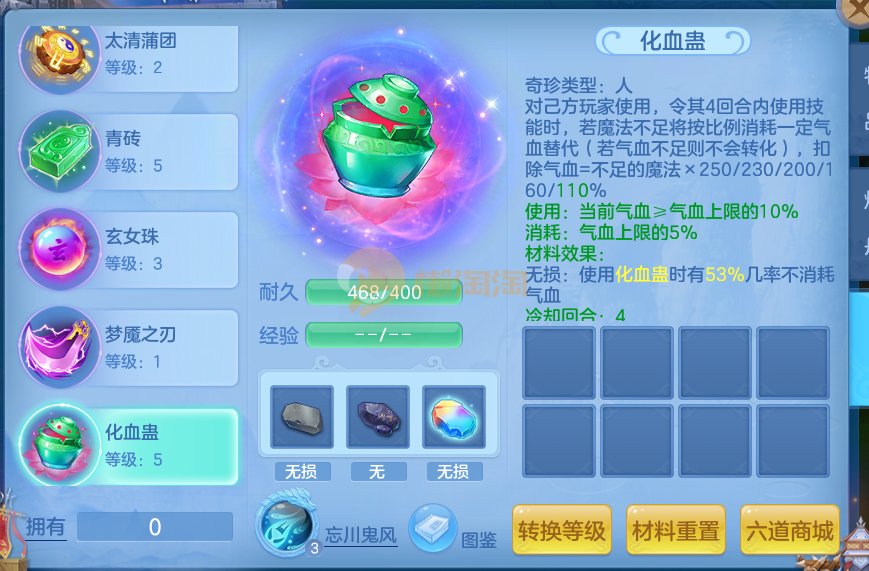
Task: Pick 梦魇之刃 from the list
Action: click(130, 347)
